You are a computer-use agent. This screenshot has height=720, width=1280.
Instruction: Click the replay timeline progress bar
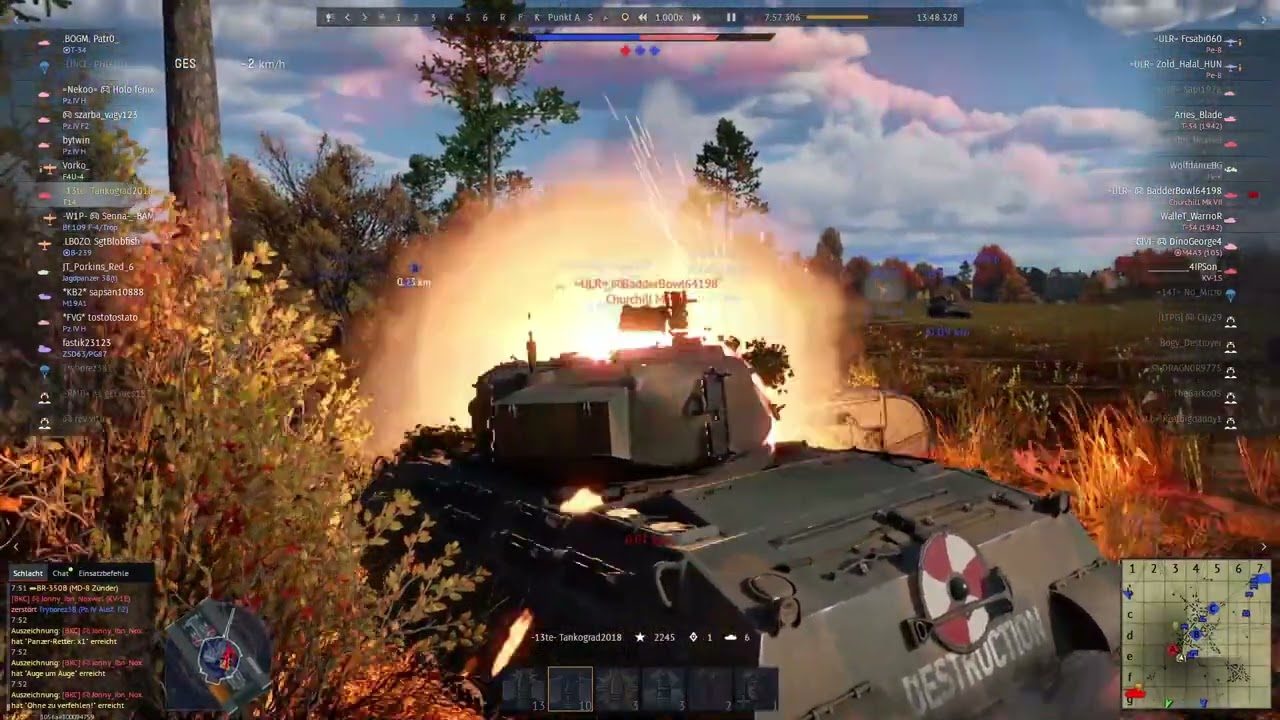click(x=837, y=17)
